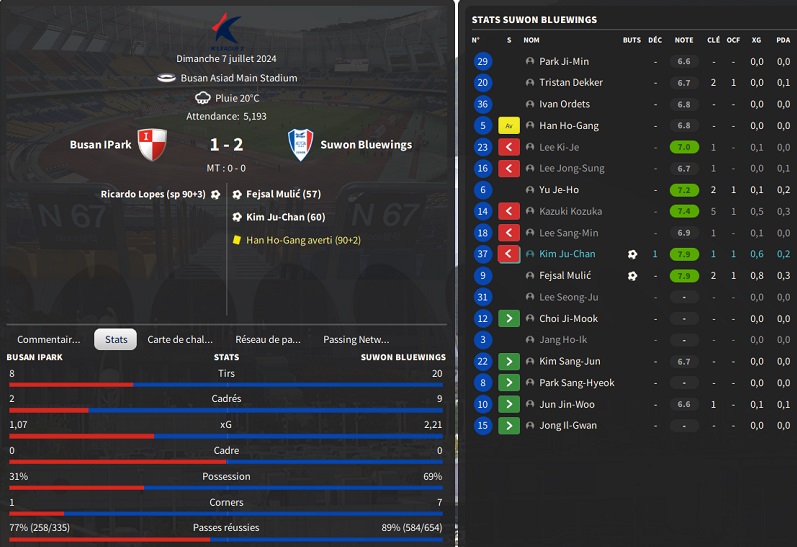Open the Réseau de passes tab
The height and width of the screenshot is (547, 797).
tap(268, 339)
